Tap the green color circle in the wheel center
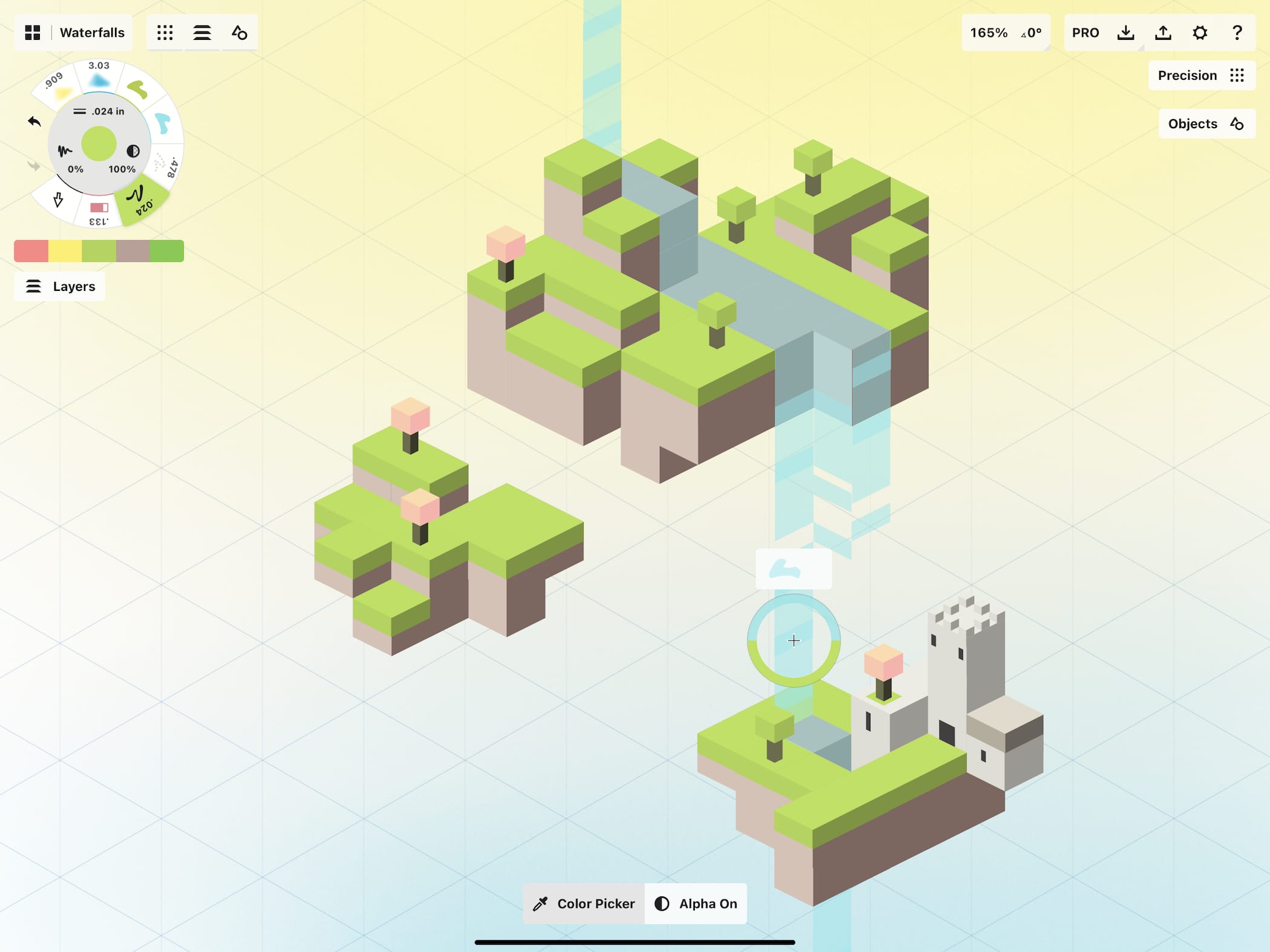The image size is (1270, 952). pos(99,143)
